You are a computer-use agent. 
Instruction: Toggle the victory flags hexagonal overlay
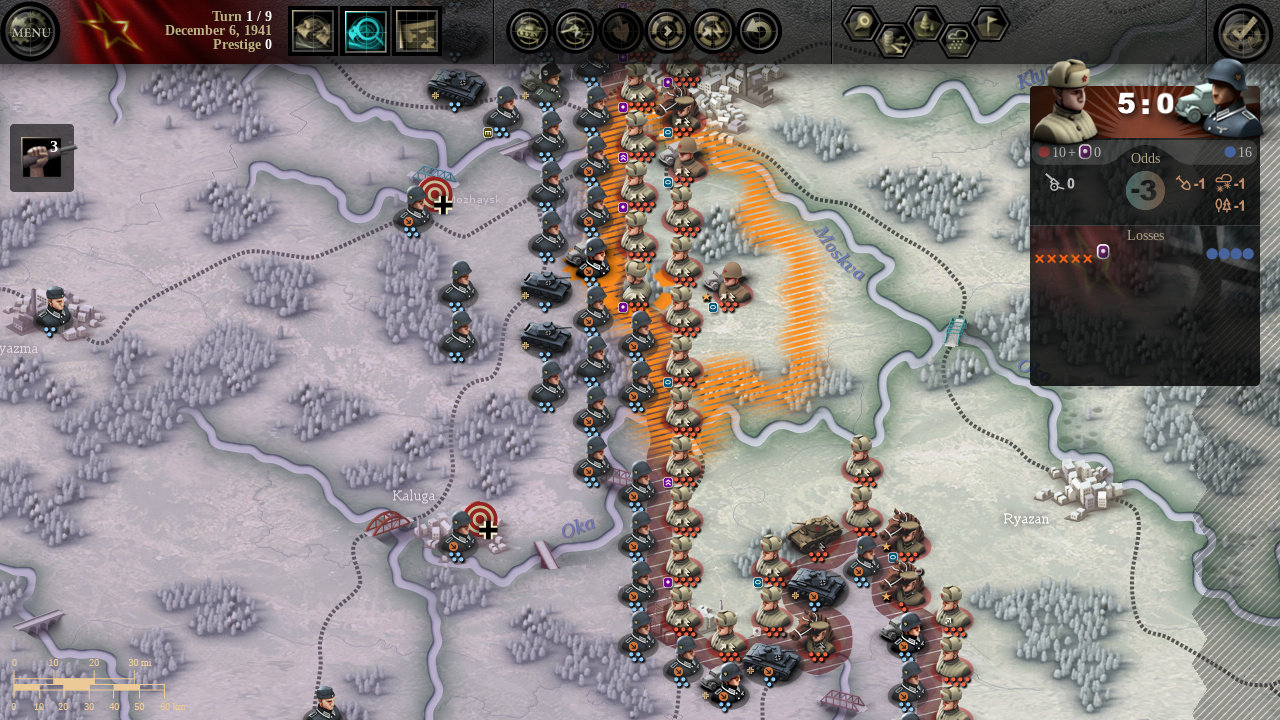tap(990, 23)
